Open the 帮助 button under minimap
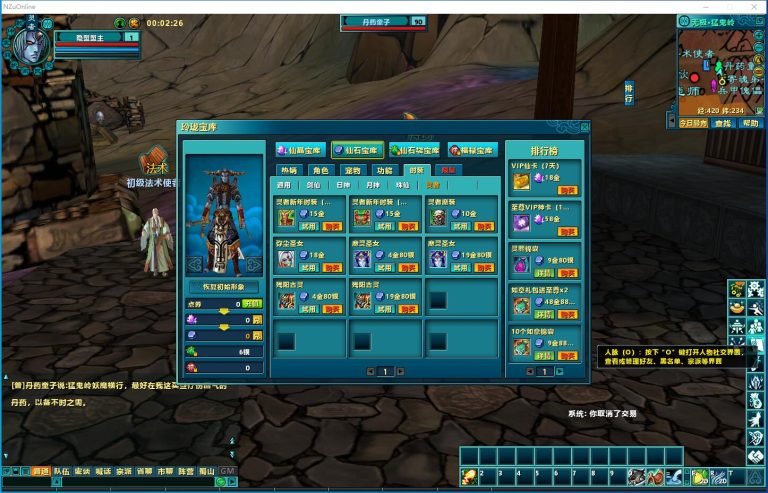Viewport: 768px width, 493px height. [750, 123]
